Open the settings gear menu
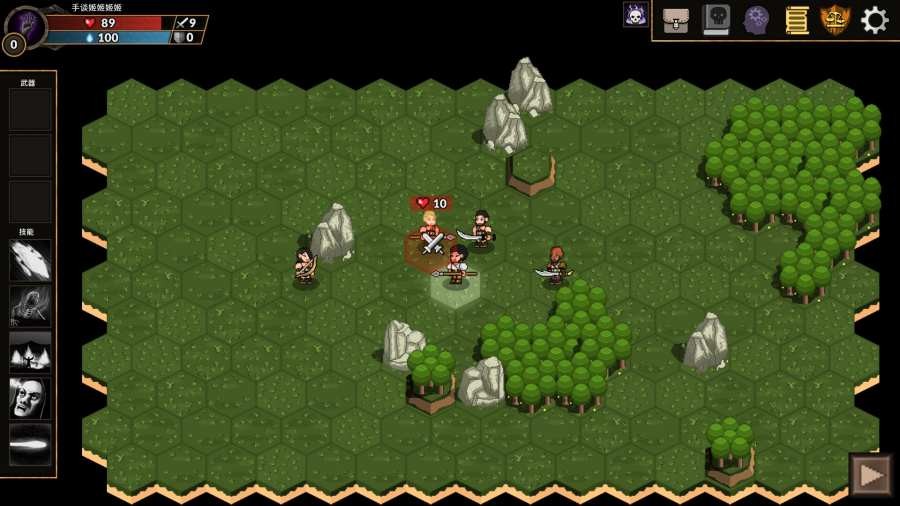 [x=874, y=20]
